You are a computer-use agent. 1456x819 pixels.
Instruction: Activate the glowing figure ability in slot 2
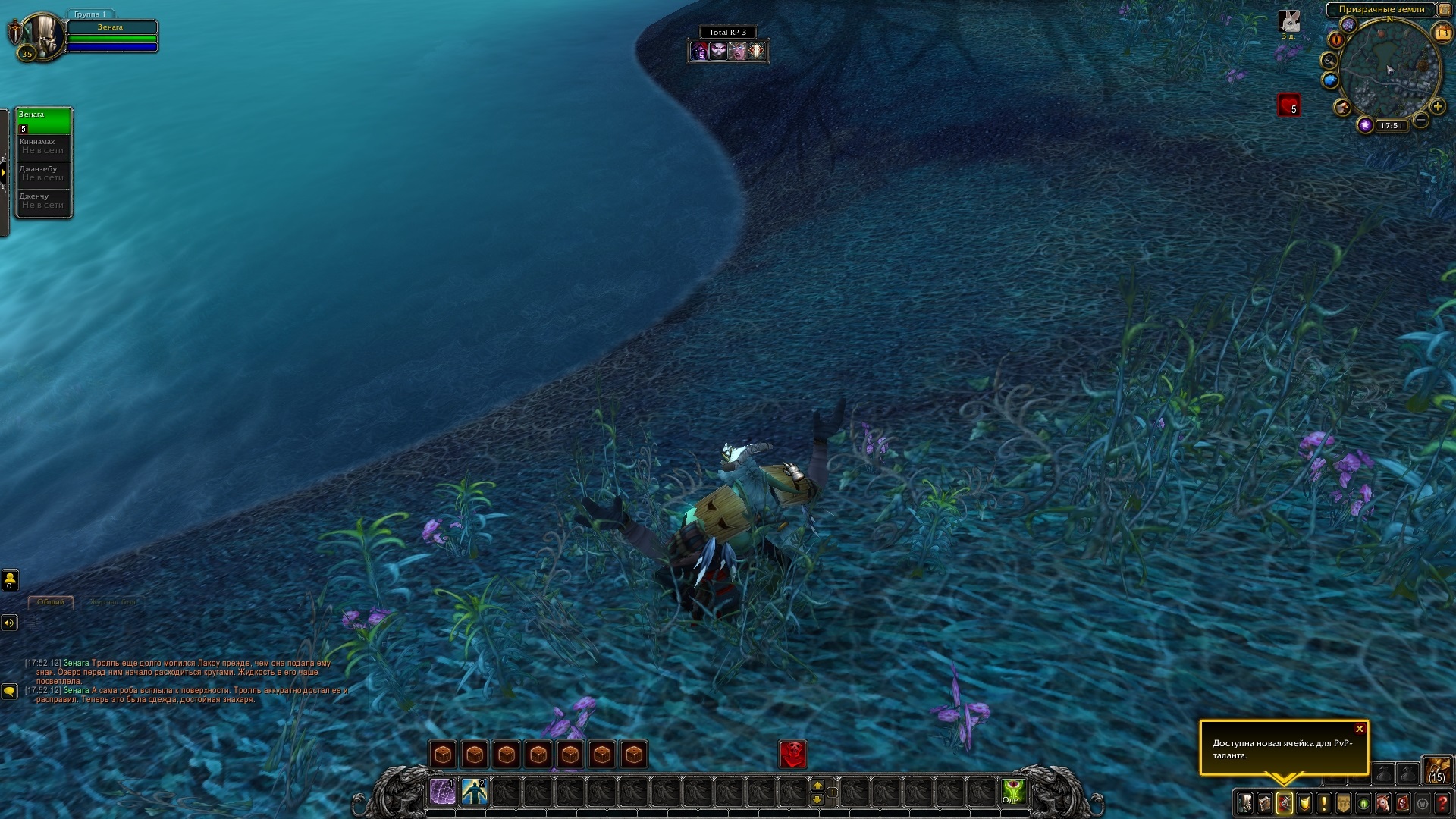pyautogui.click(x=475, y=792)
